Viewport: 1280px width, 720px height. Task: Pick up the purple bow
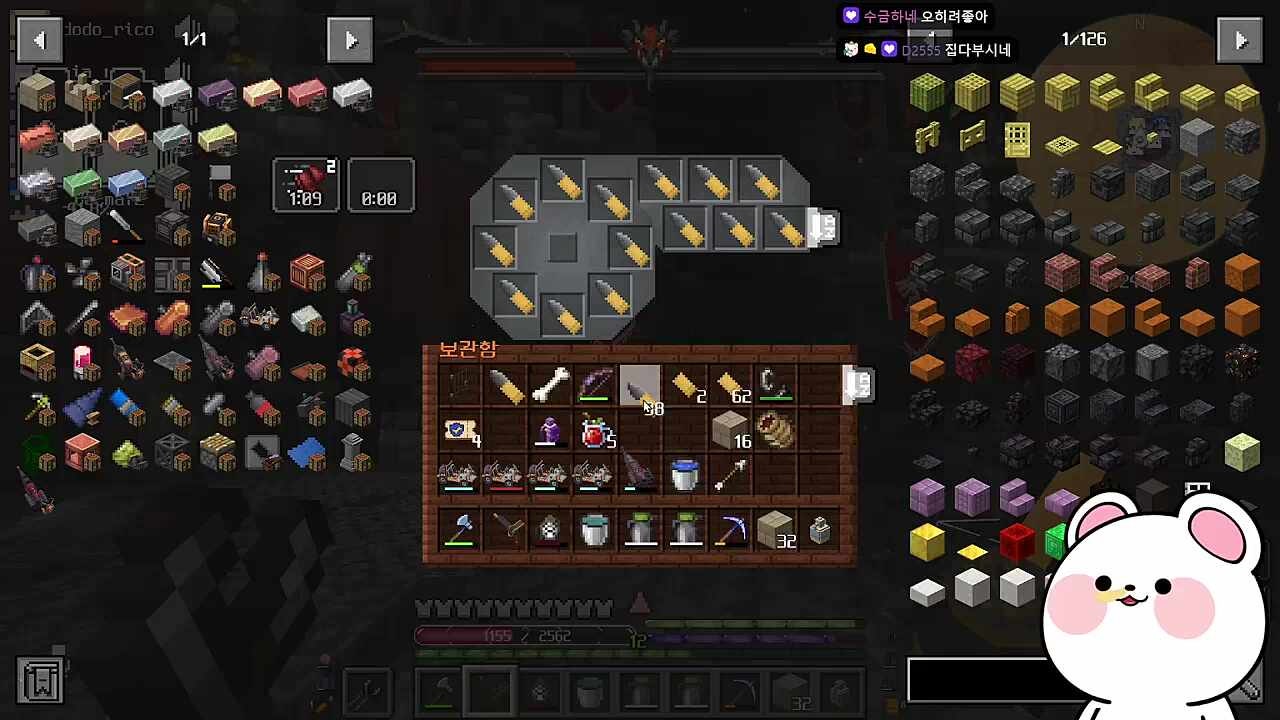point(595,386)
